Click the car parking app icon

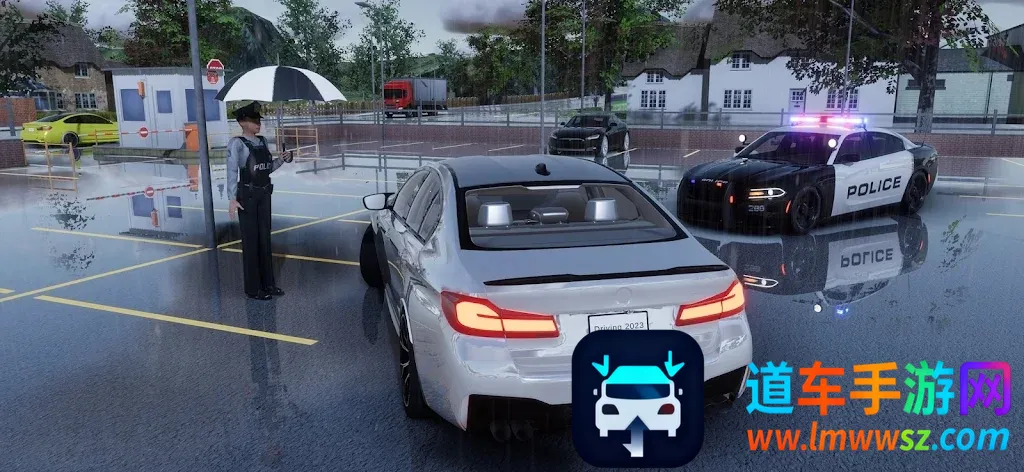pos(637,398)
